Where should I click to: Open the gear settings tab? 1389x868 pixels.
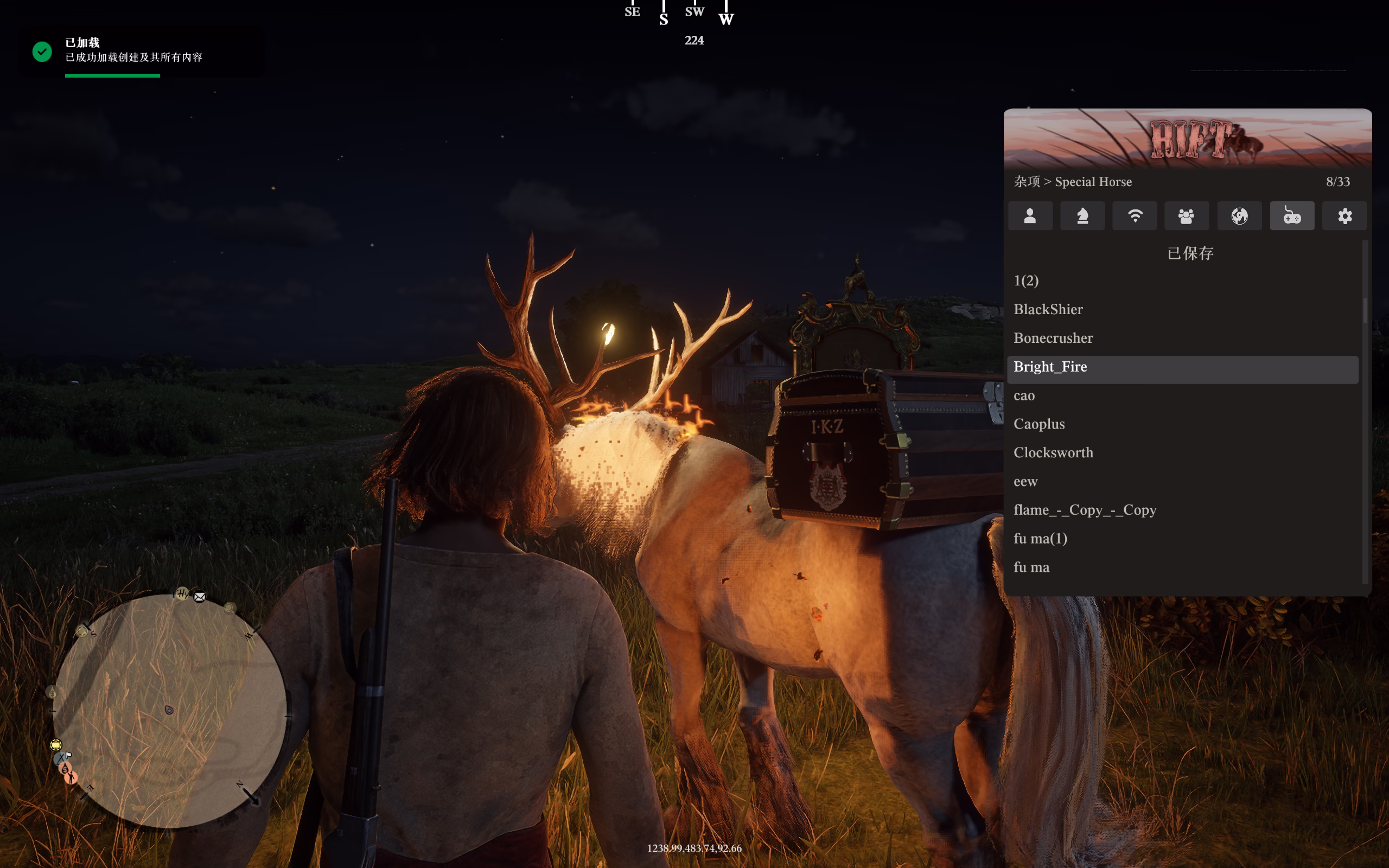click(x=1344, y=216)
